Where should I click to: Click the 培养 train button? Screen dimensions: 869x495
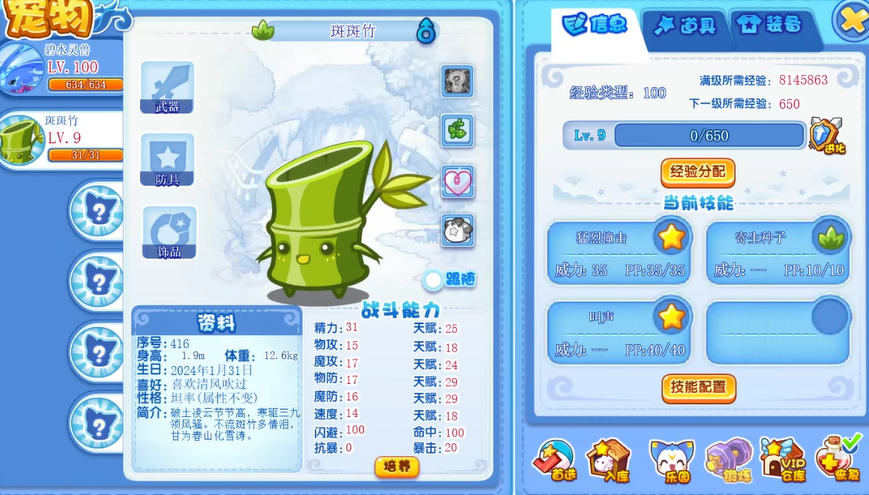click(396, 466)
